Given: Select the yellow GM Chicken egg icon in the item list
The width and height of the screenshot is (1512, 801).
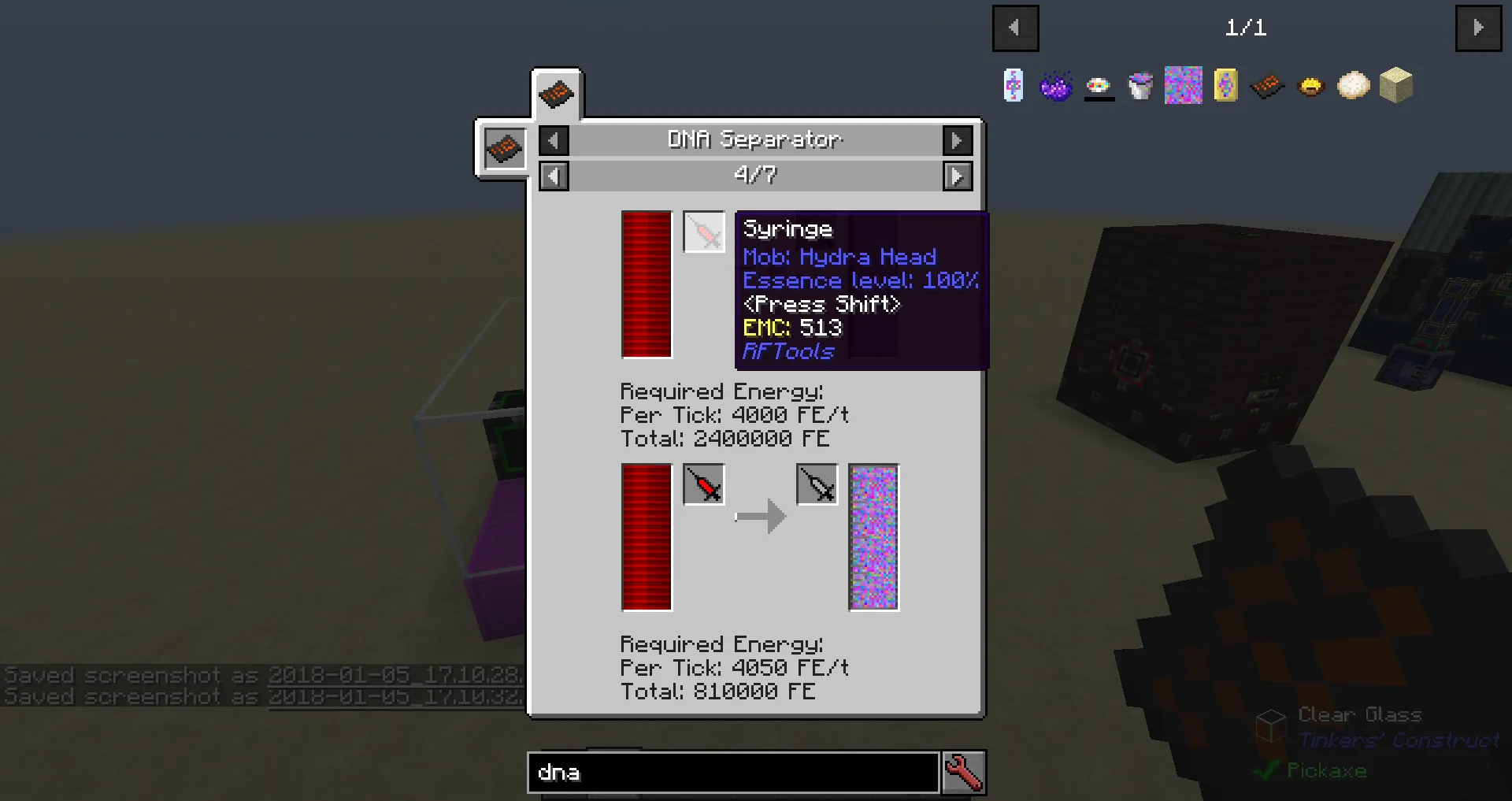Looking at the screenshot, I should pyautogui.click(x=1310, y=86).
